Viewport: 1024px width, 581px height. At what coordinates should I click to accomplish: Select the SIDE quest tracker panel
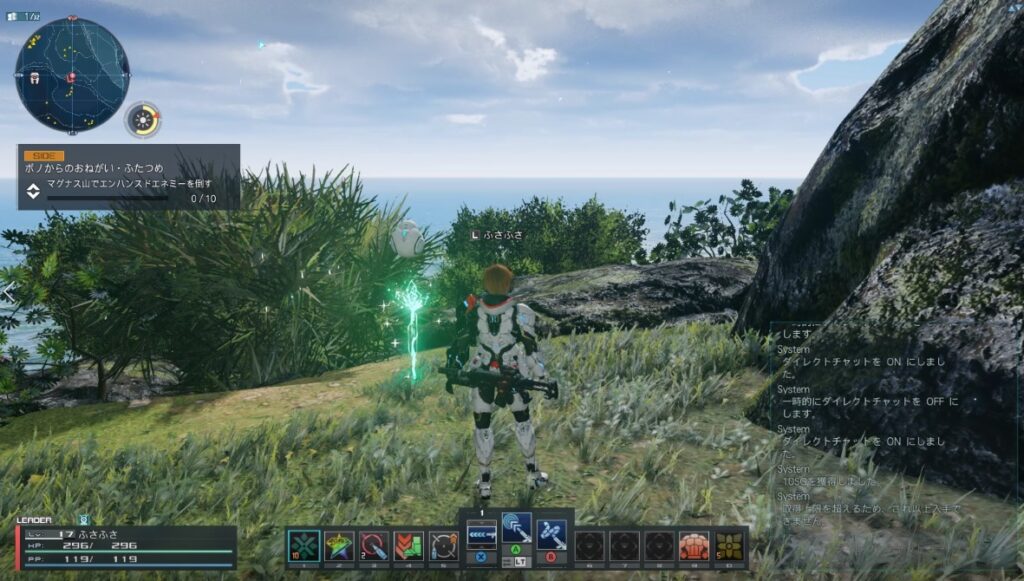point(128,177)
